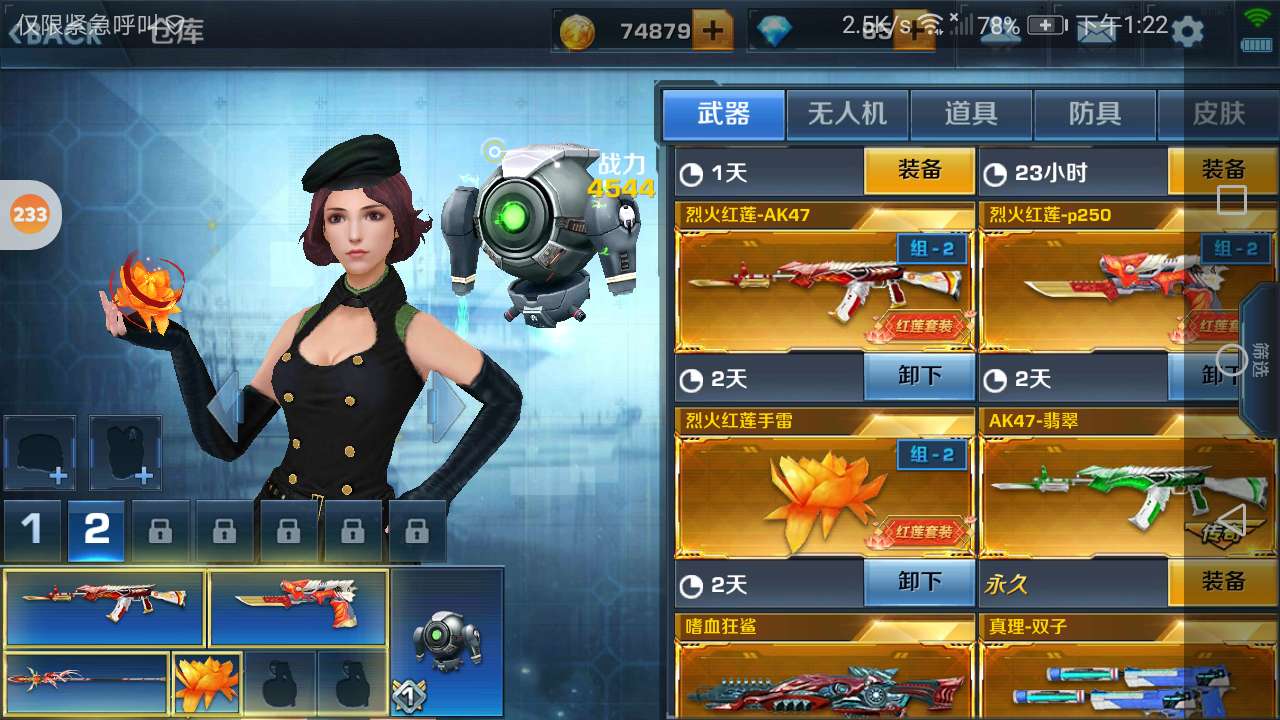Tap the orange 233 floating bubble
The width and height of the screenshot is (1280, 720).
tap(30, 214)
